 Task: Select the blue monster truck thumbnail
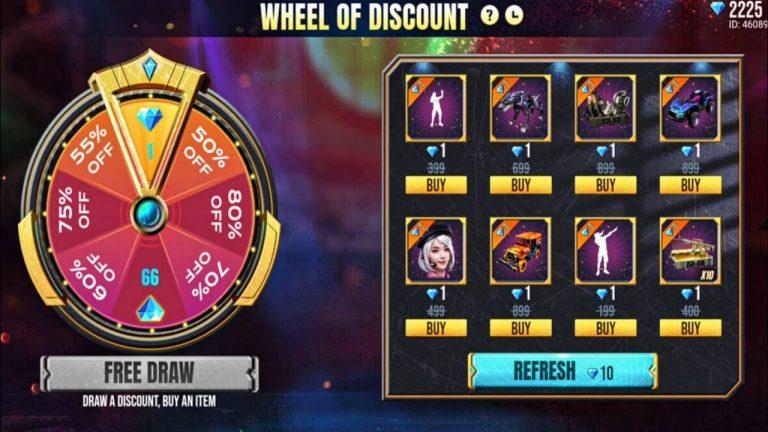pos(690,106)
